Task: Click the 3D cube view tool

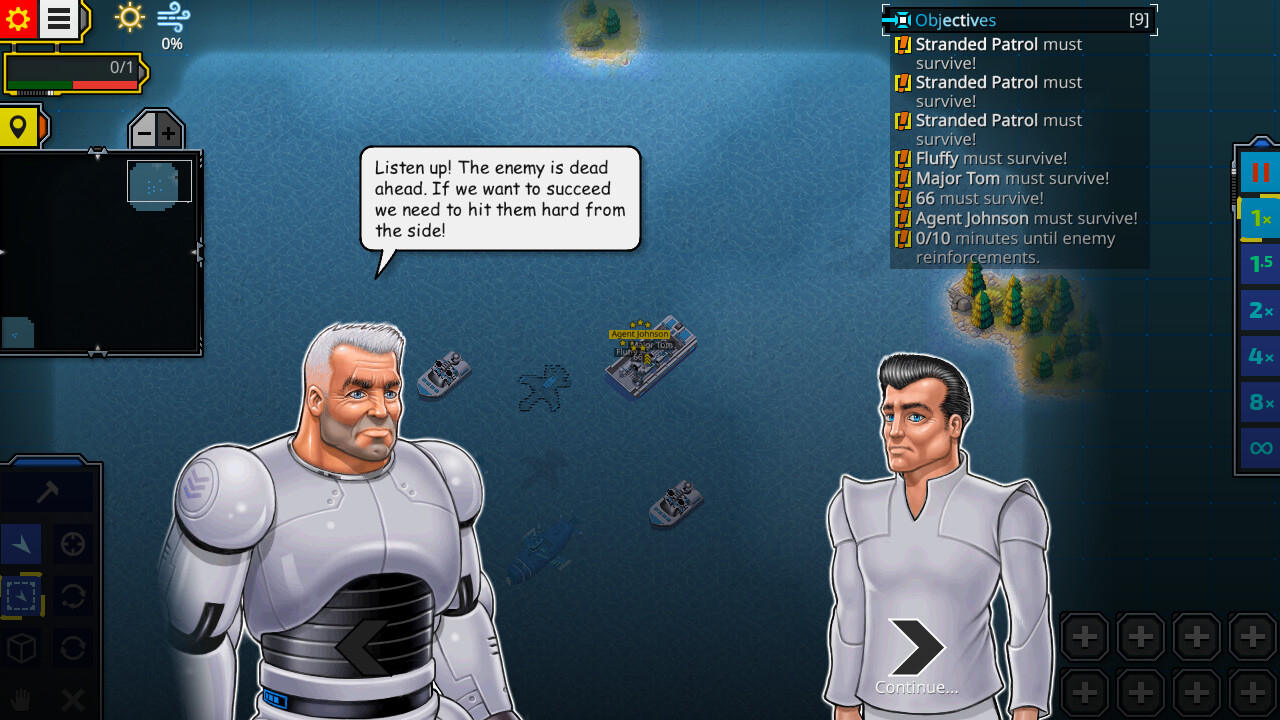Action: [x=22, y=648]
